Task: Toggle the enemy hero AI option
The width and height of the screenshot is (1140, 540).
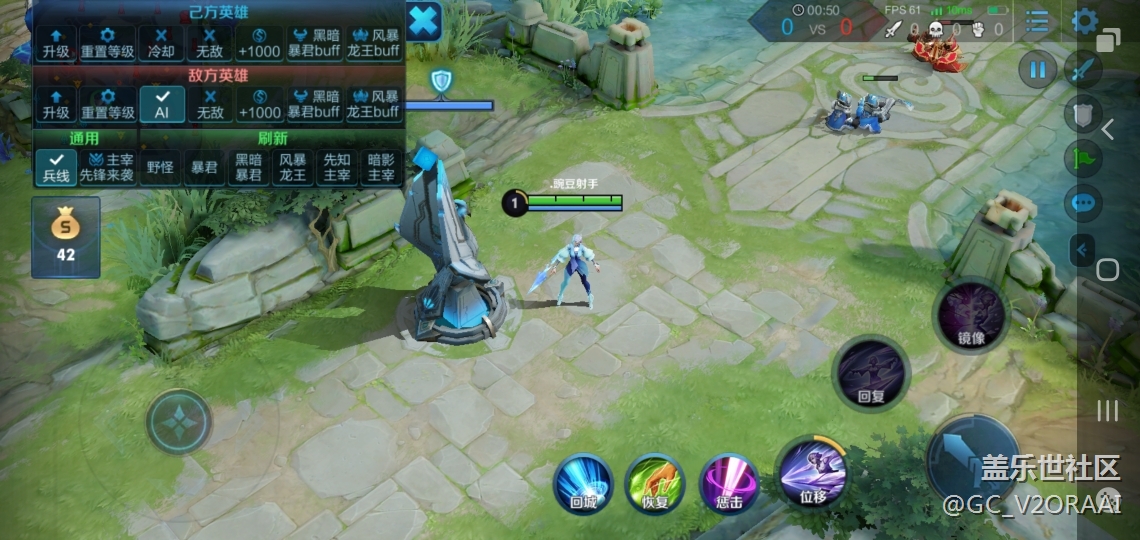Action: click(x=160, y=104)
